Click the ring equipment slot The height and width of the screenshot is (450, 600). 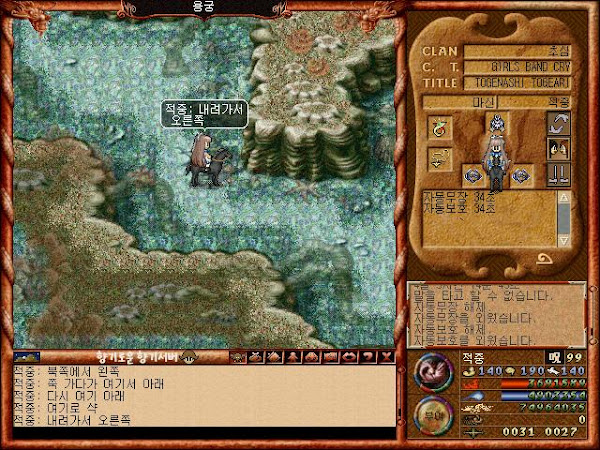pyautogui.click(x=440, y=127)
